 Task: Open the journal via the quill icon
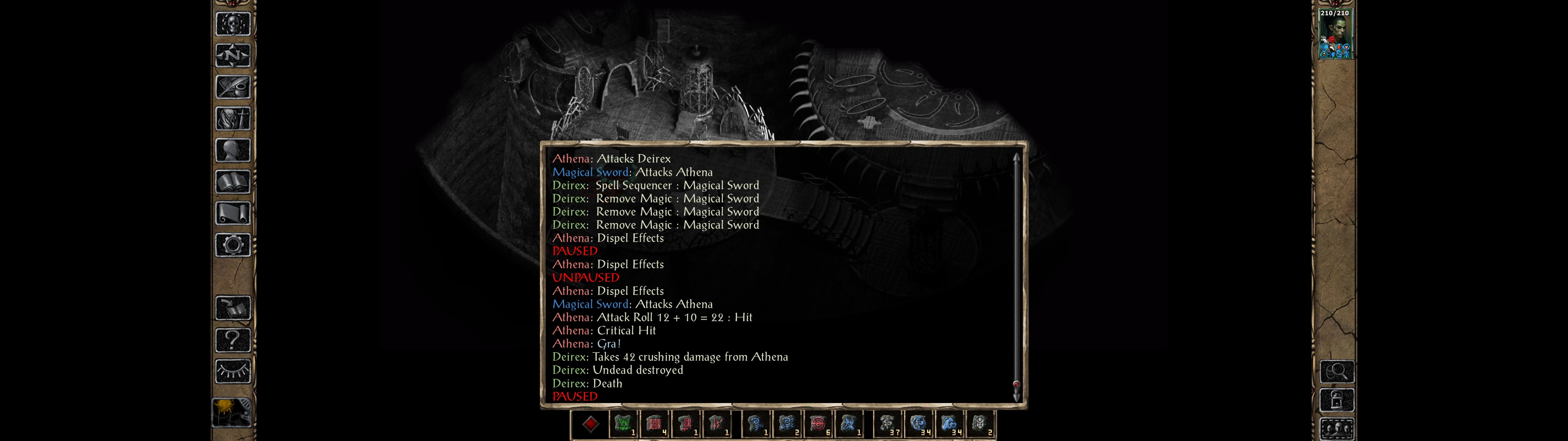[232, 87]
